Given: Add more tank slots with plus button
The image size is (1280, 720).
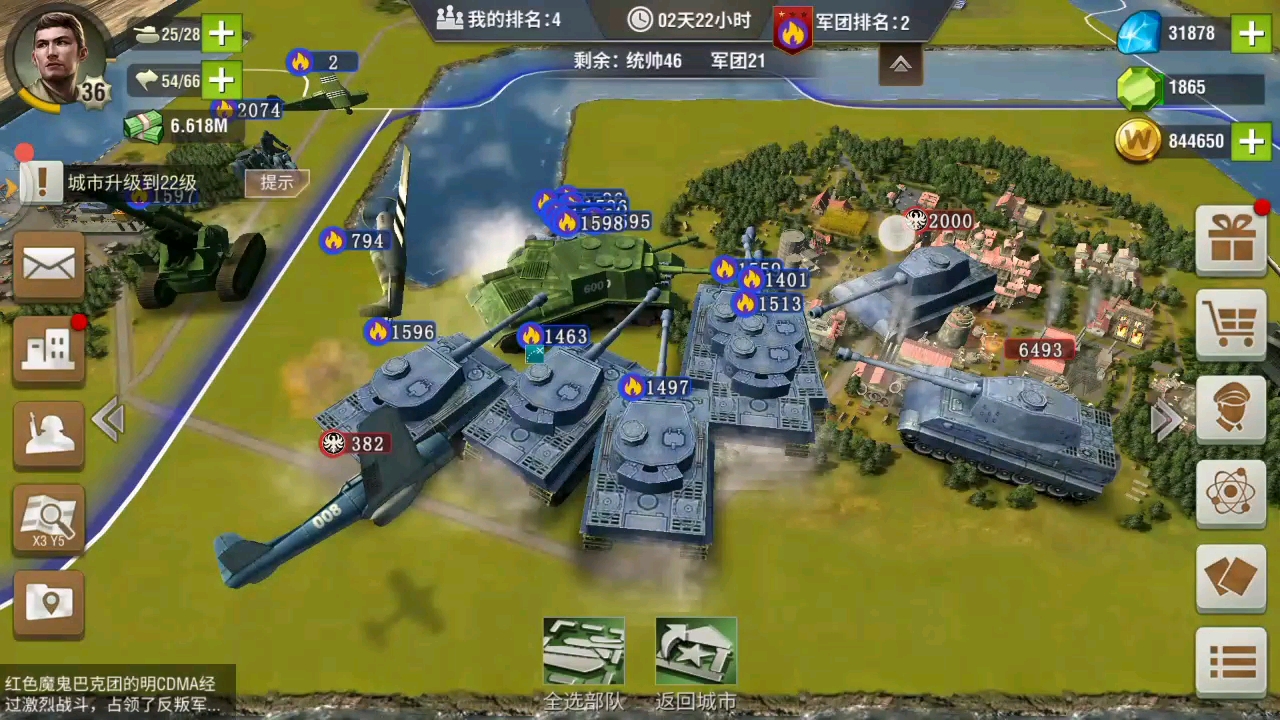Looking at the screenshot, I should pyautogui.click(x=222, y=34).
